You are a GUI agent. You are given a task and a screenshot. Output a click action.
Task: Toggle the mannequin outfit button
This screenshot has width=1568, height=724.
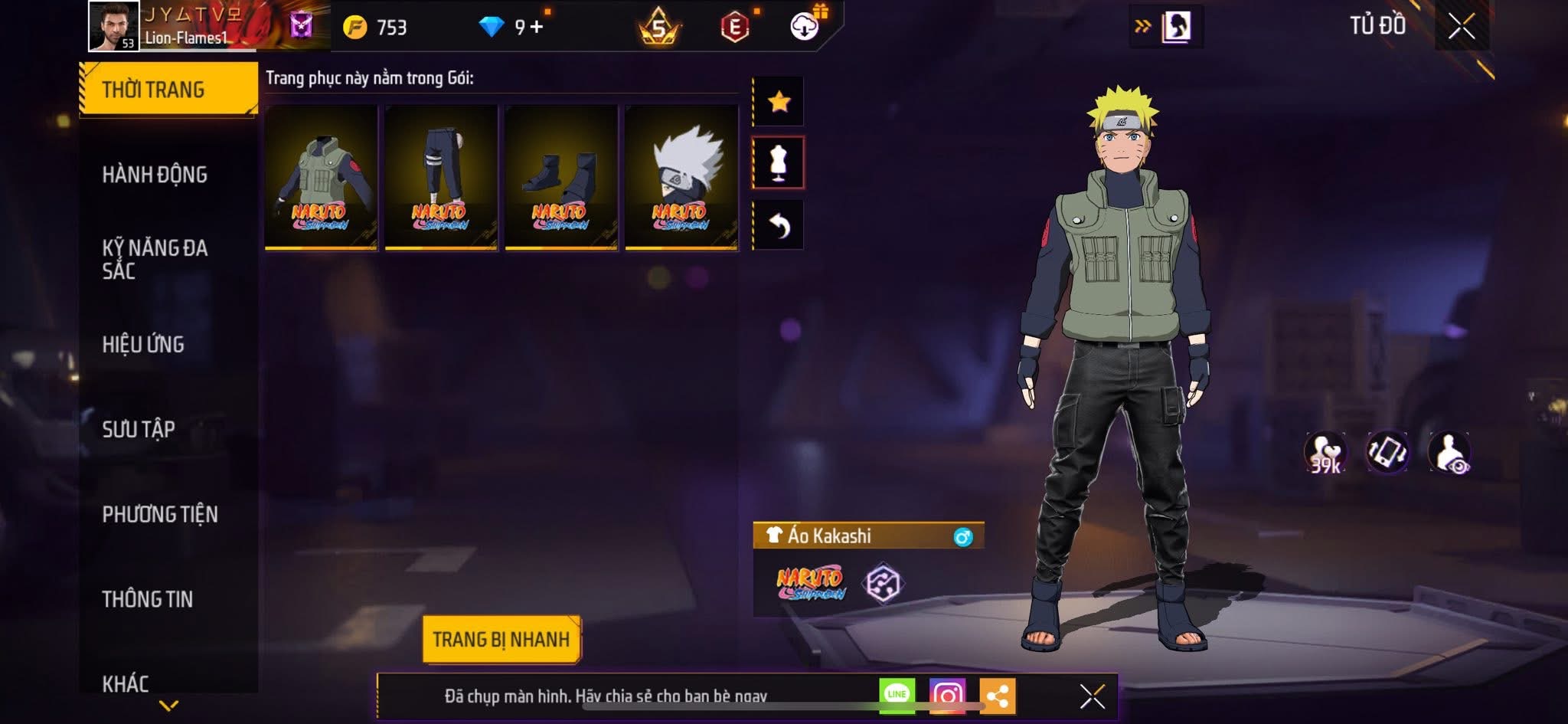point(779,162)
